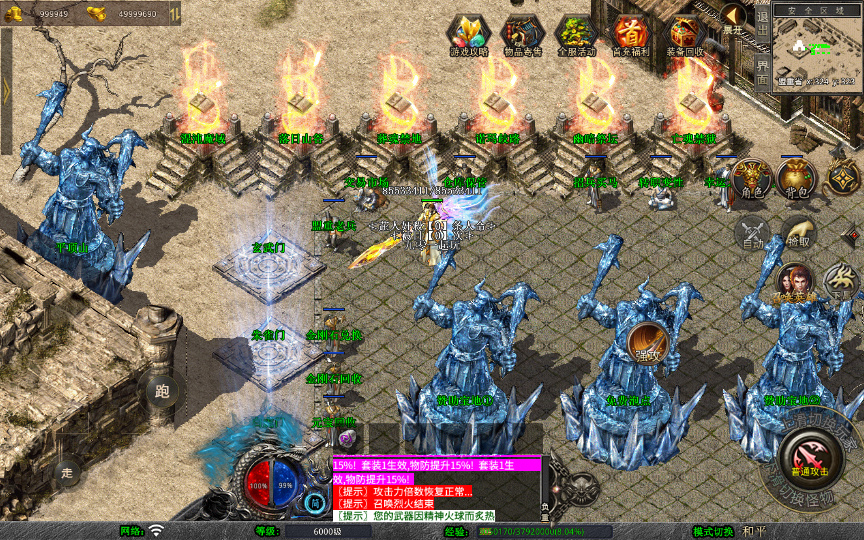
Task: Click the 退出 exit button
Action: (762, 21)
